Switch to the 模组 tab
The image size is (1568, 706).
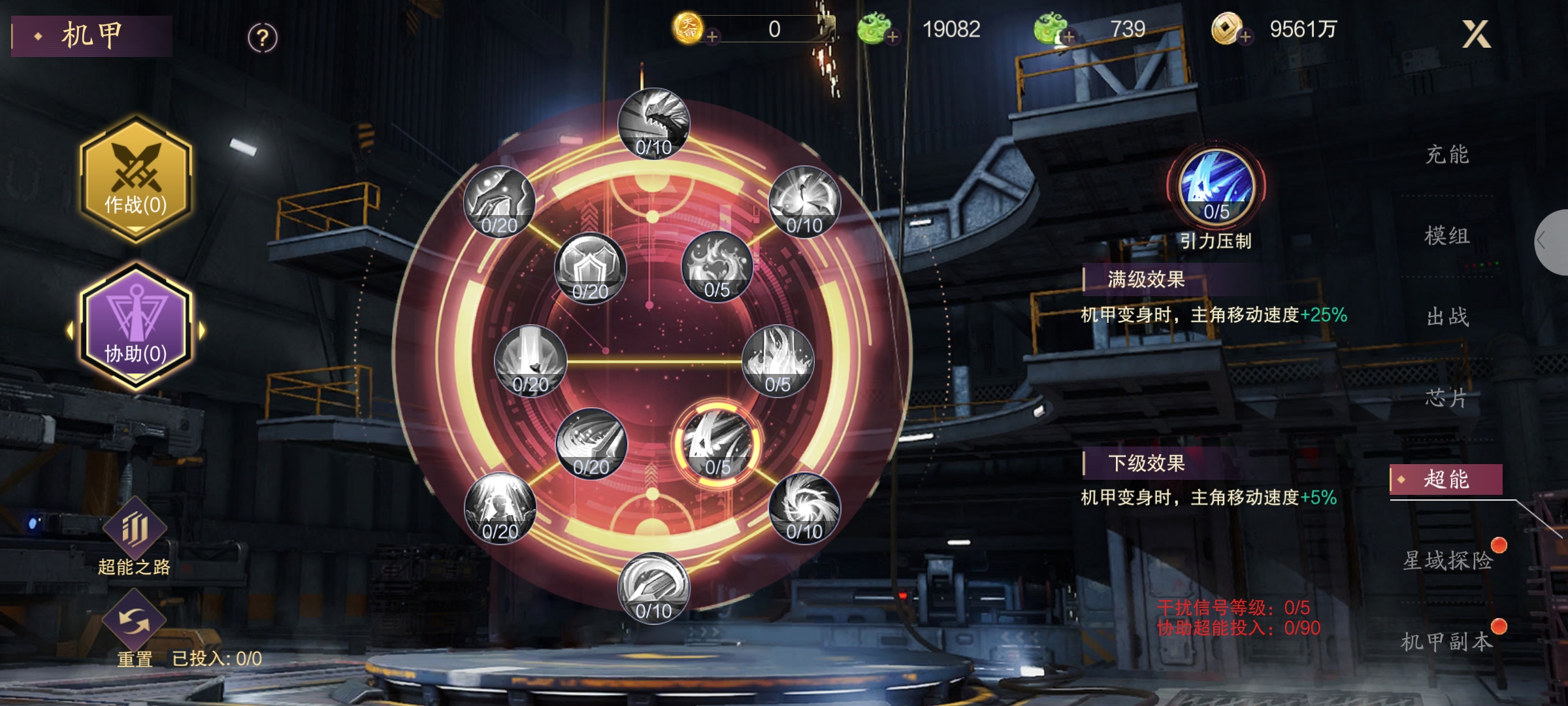click(1446, 236)
